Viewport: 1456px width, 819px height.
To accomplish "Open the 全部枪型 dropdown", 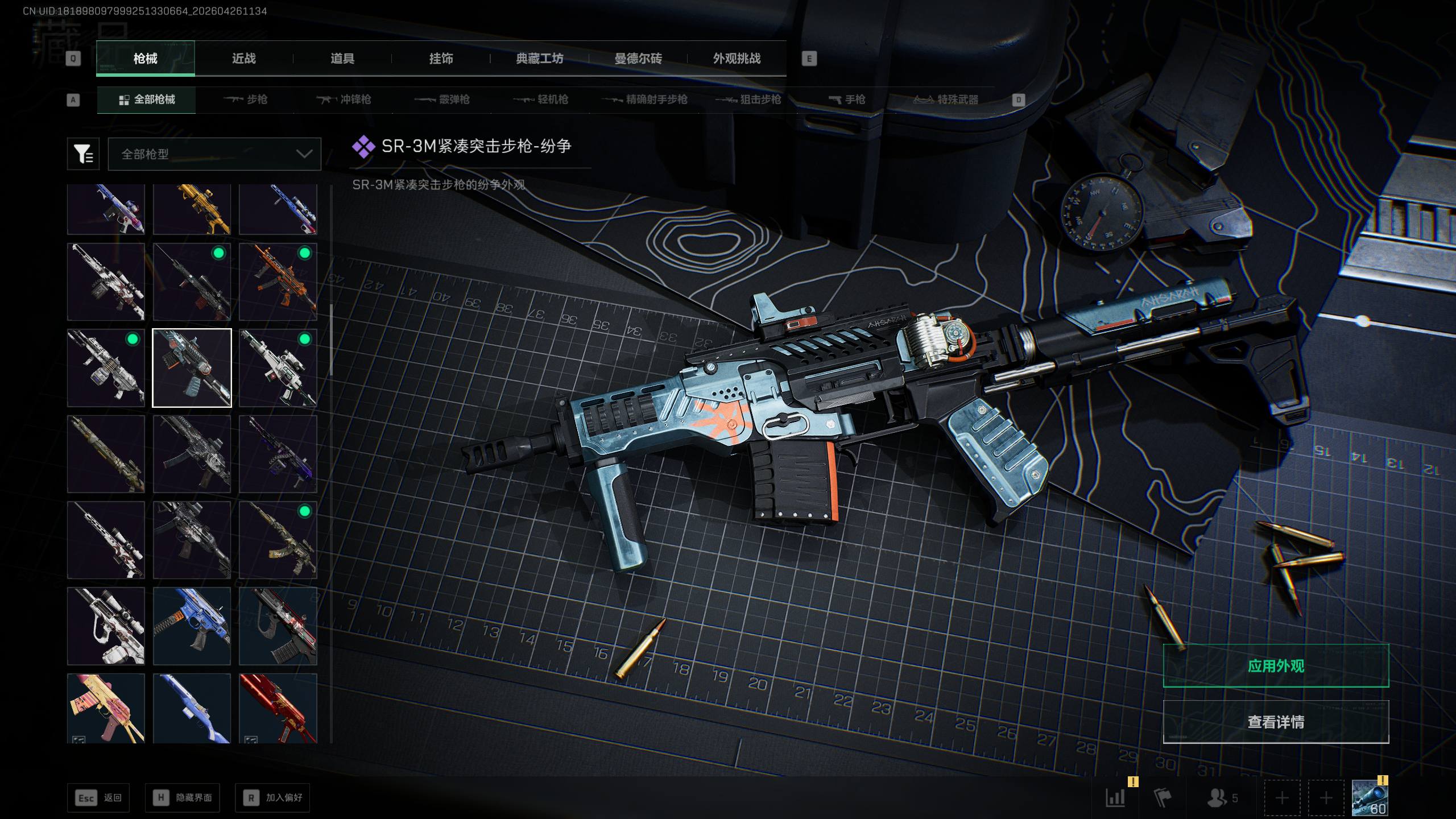I will (x=214, y=154).
